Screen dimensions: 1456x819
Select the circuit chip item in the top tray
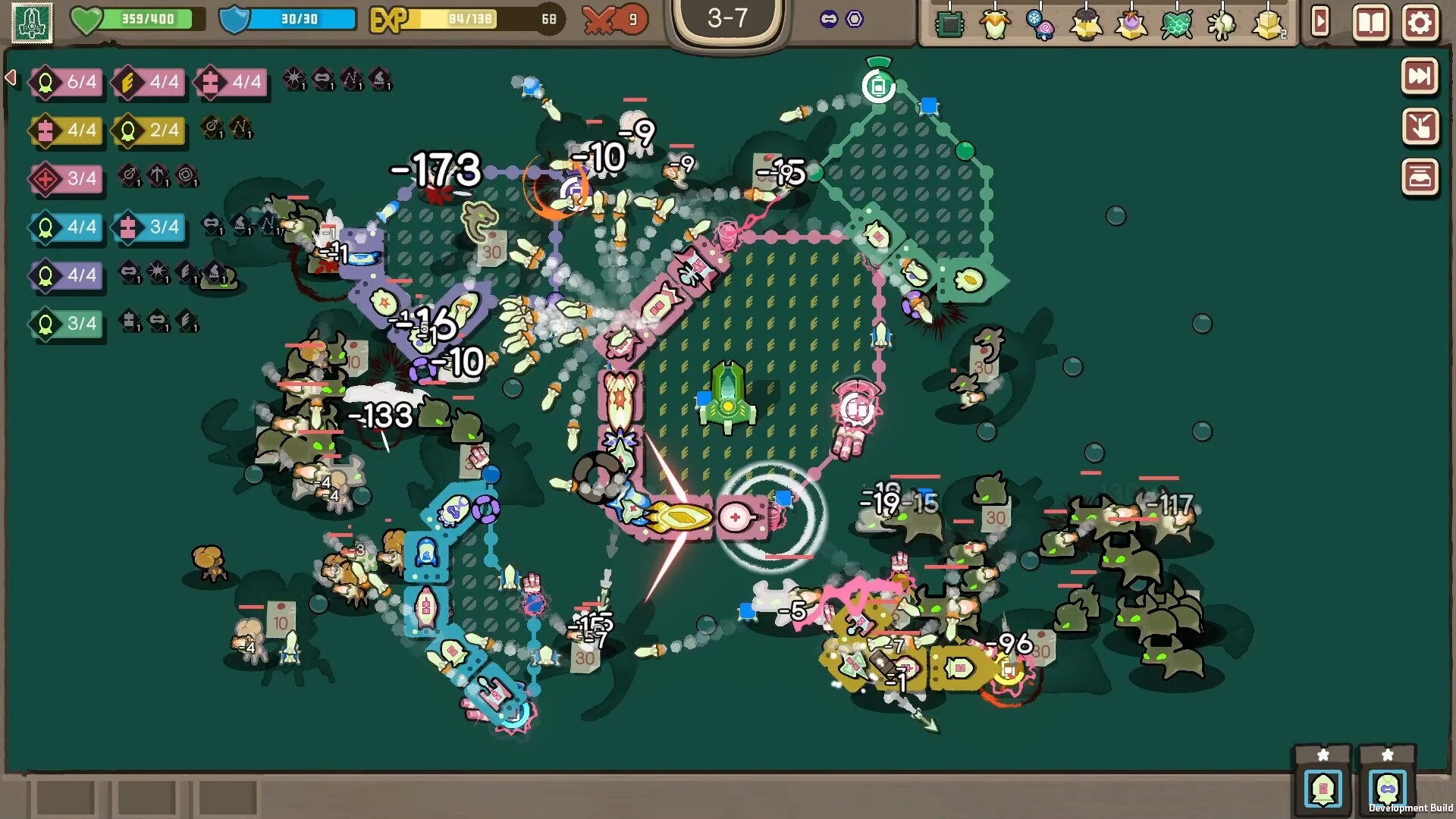coord(950,24)
